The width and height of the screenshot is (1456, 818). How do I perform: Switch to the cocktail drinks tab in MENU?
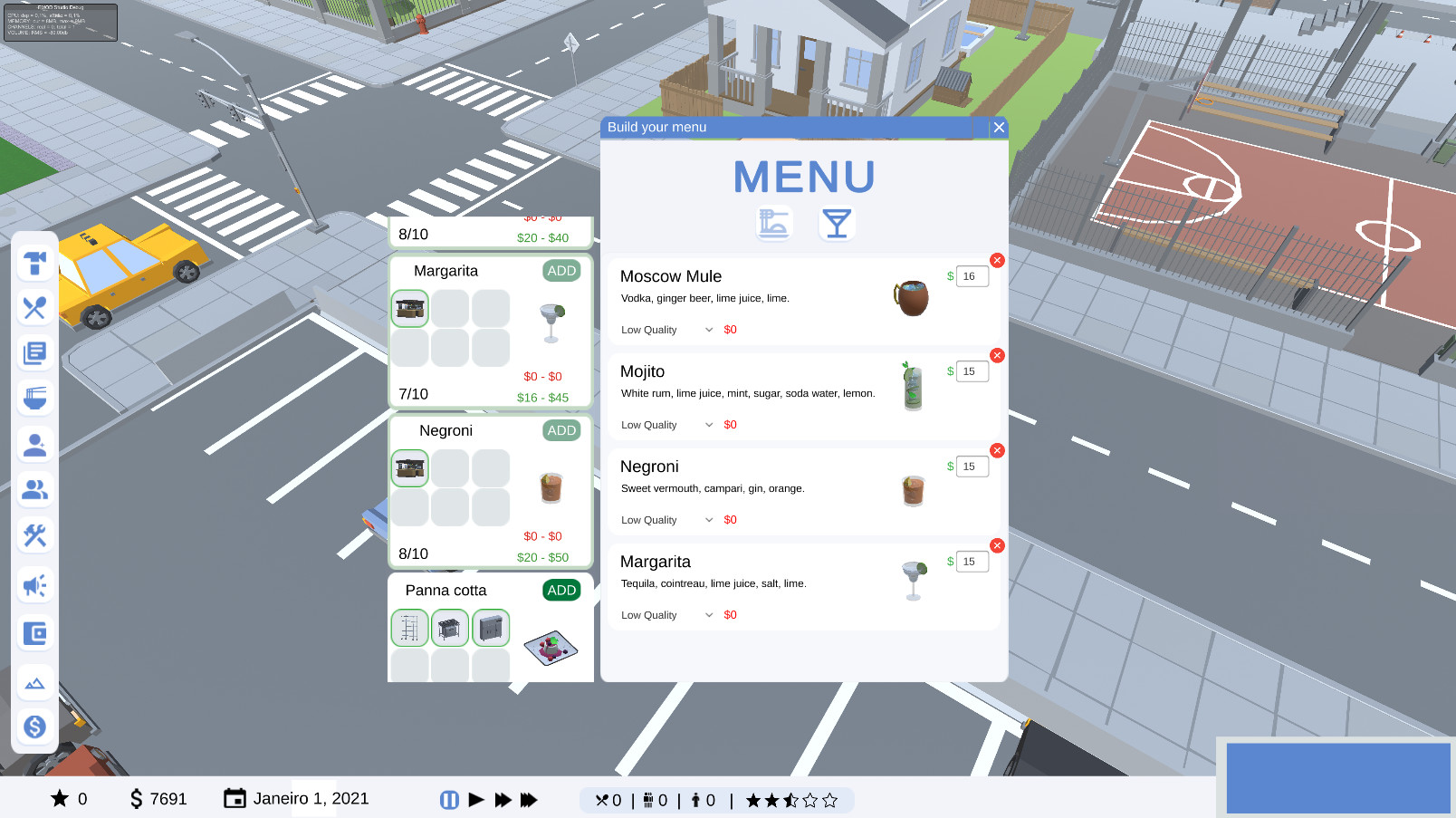point(837,223)
